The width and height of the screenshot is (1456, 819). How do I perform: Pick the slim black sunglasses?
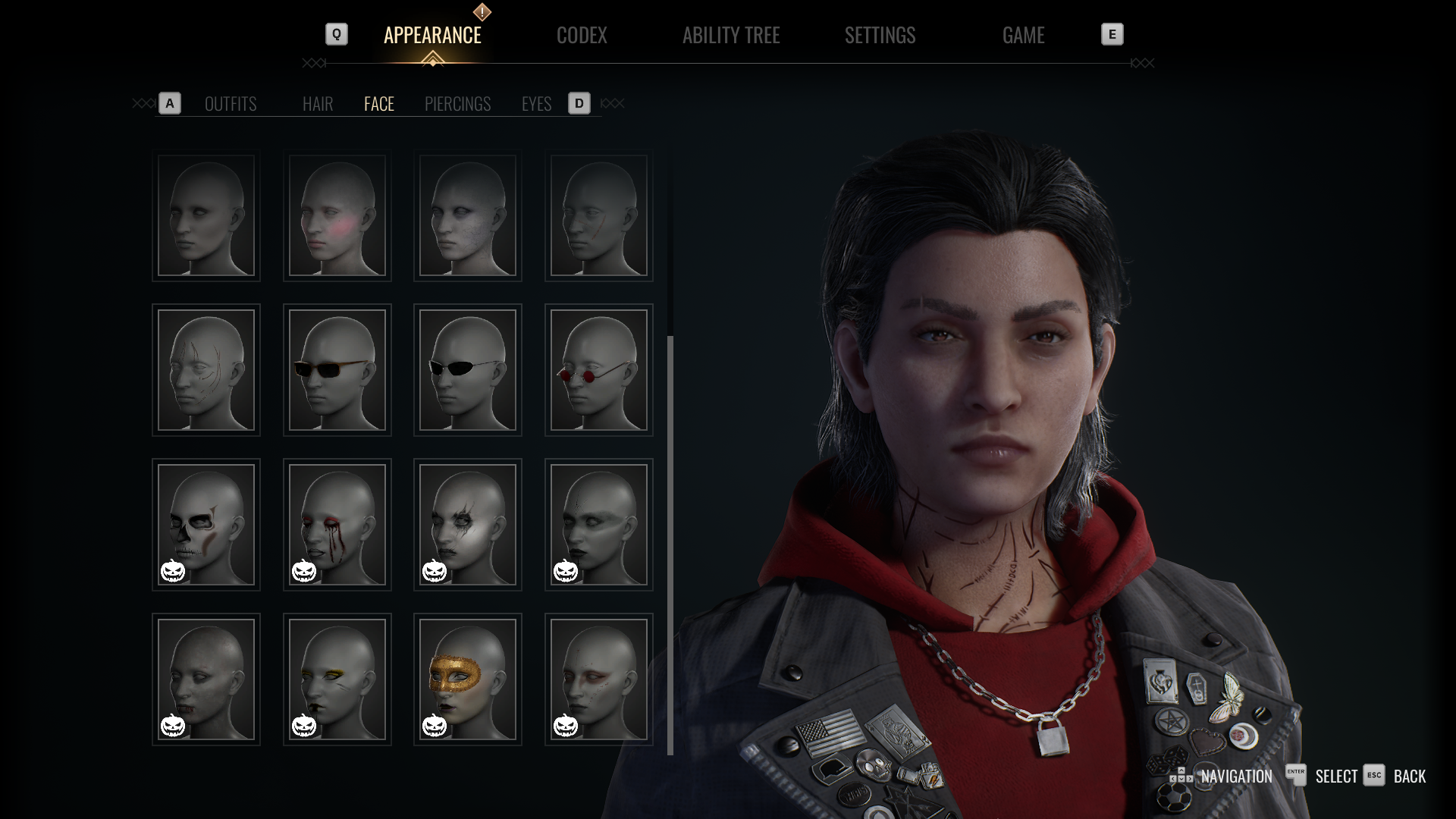coord(468,370)
